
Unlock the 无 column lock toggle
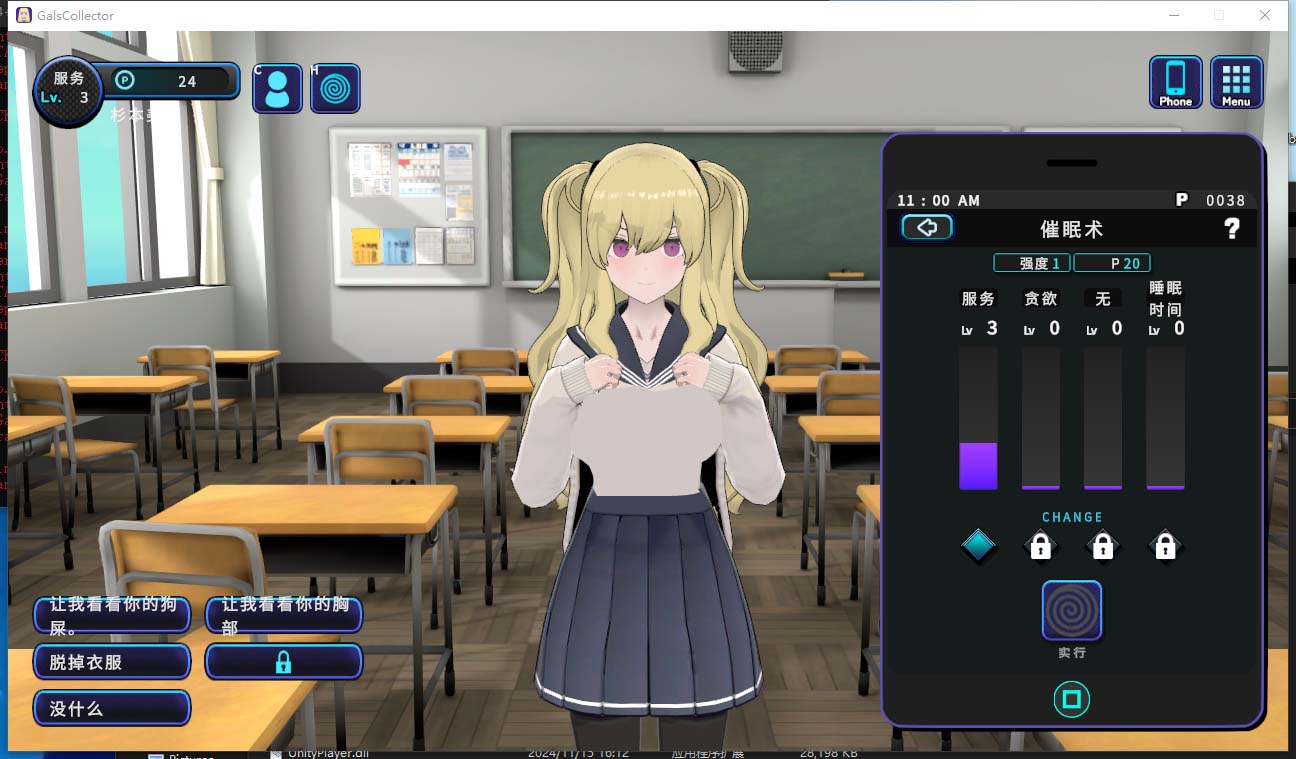[1103, 546]
